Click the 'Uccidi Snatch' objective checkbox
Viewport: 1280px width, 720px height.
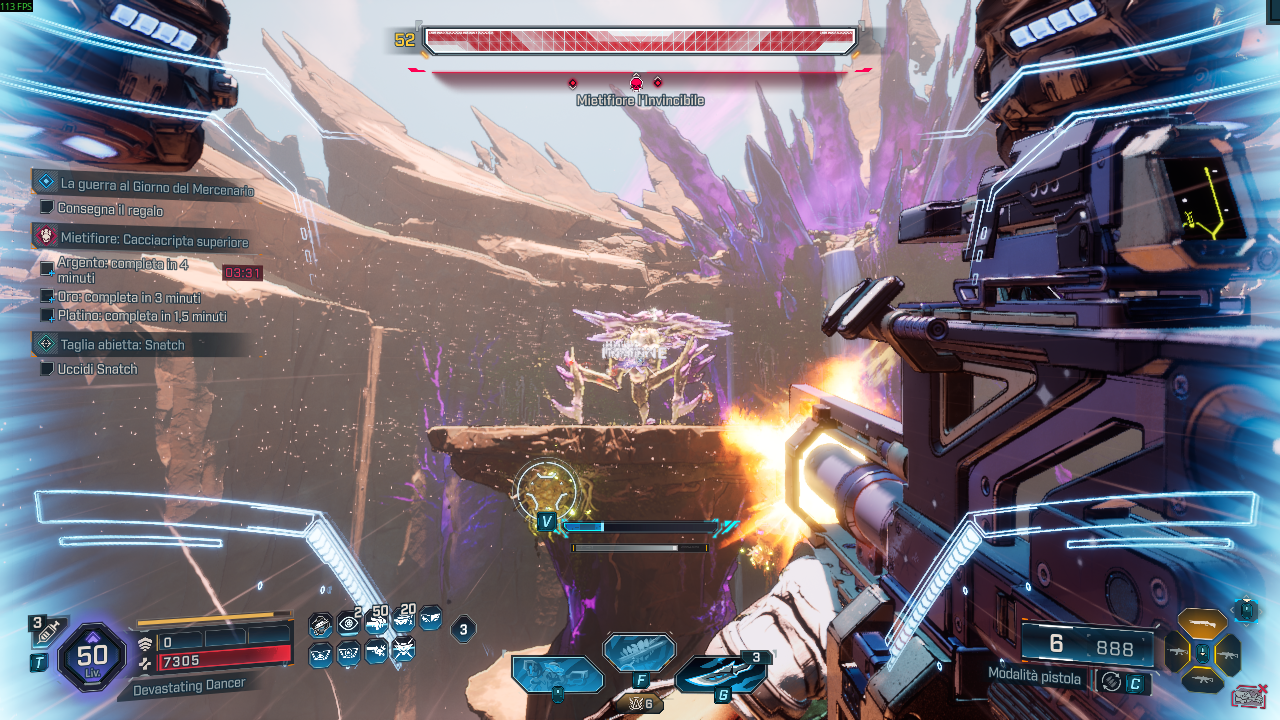point(46,369)
